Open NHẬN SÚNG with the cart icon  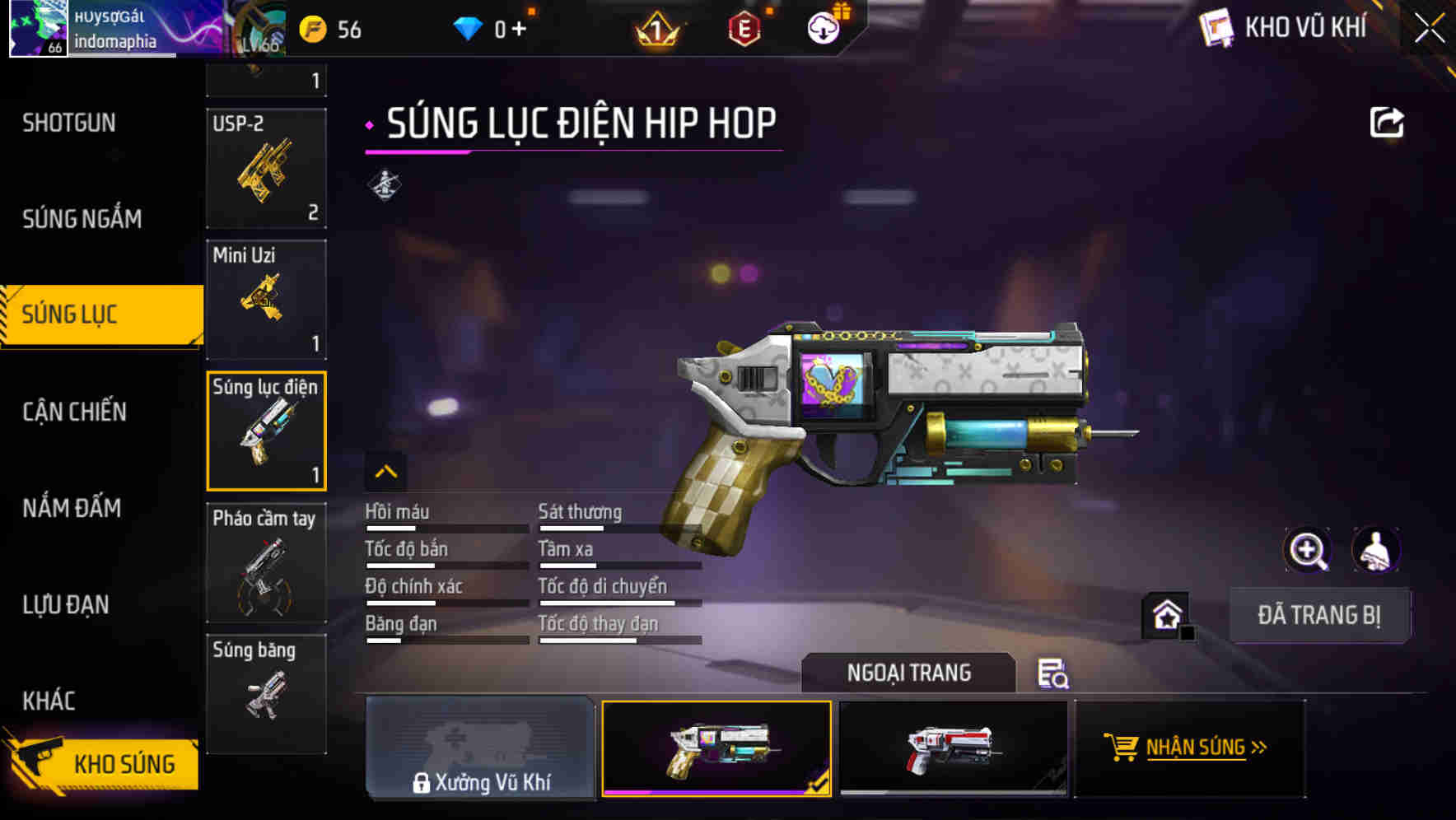coord(1189,748)
